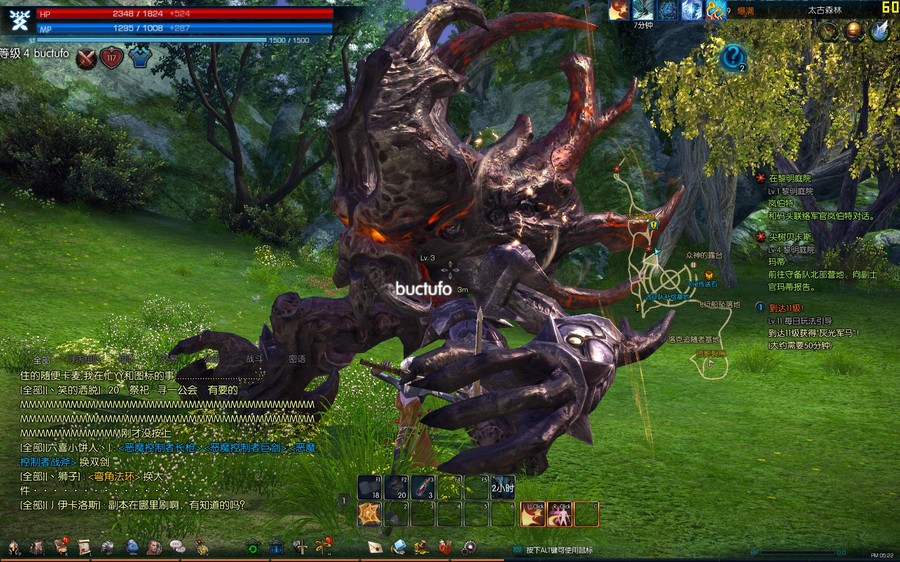Open the first quest tracker entry 在黎明庭院
This screenshot has width=900, height=562.
[793, 177]
